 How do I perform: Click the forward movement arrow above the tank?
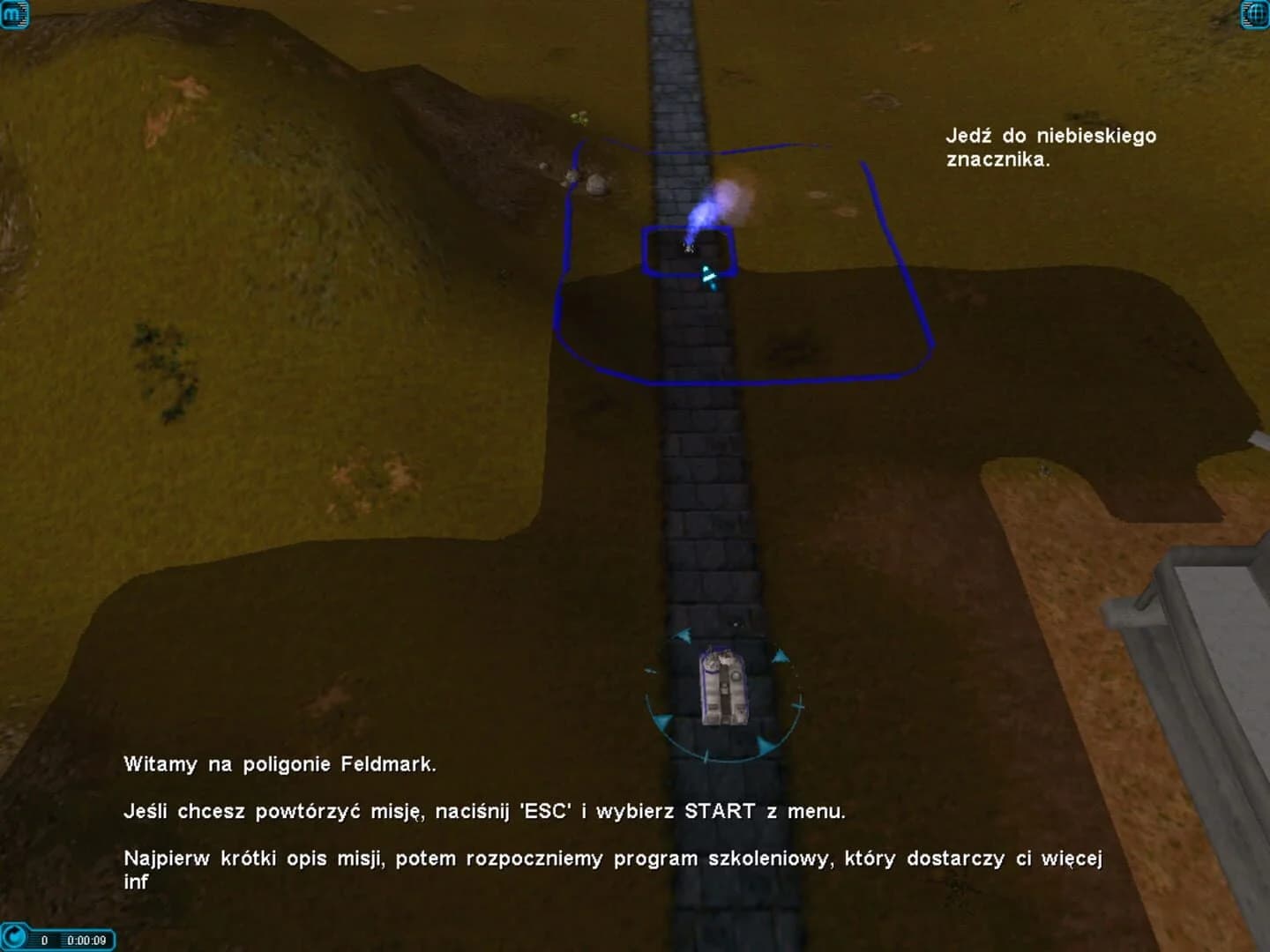click(x=684, y=636)
